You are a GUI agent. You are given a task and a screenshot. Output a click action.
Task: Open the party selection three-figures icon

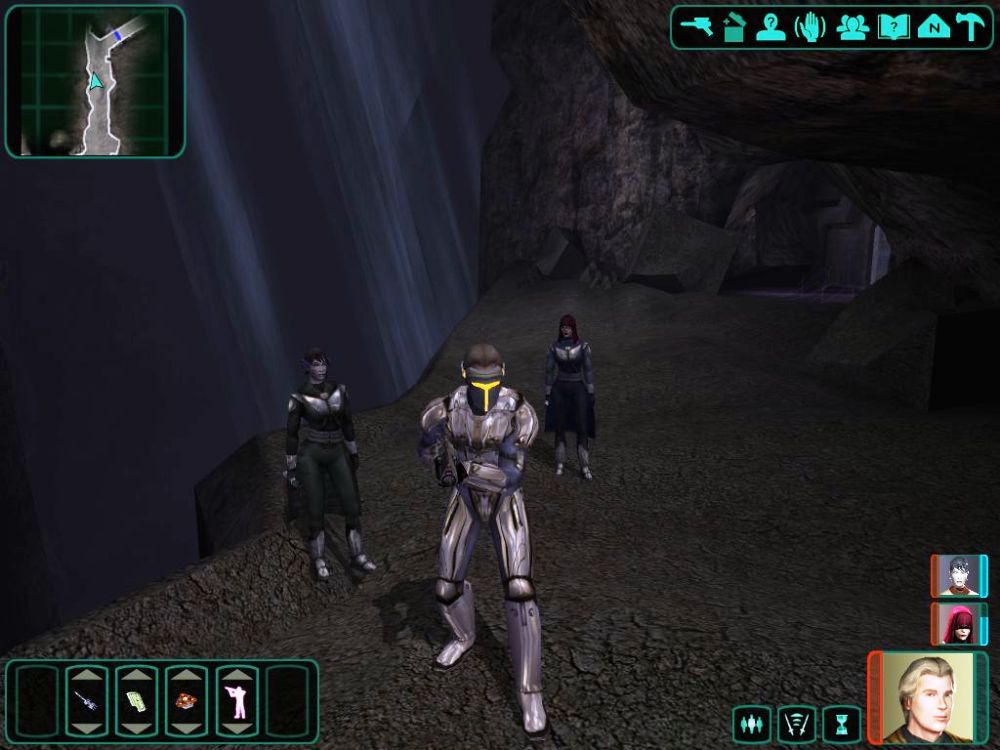click(851, 27)
